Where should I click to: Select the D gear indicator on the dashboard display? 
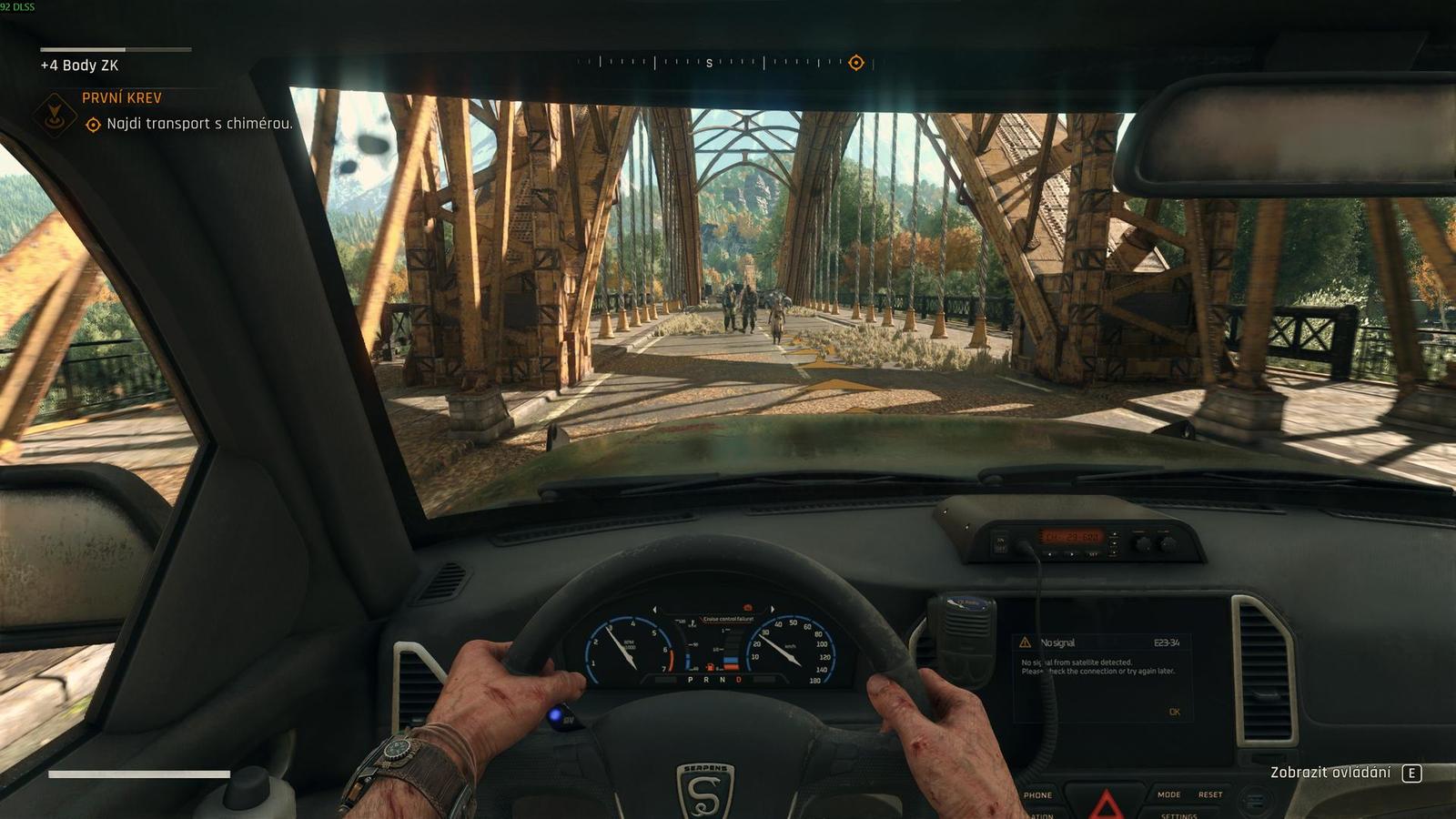tap(738, 680)
